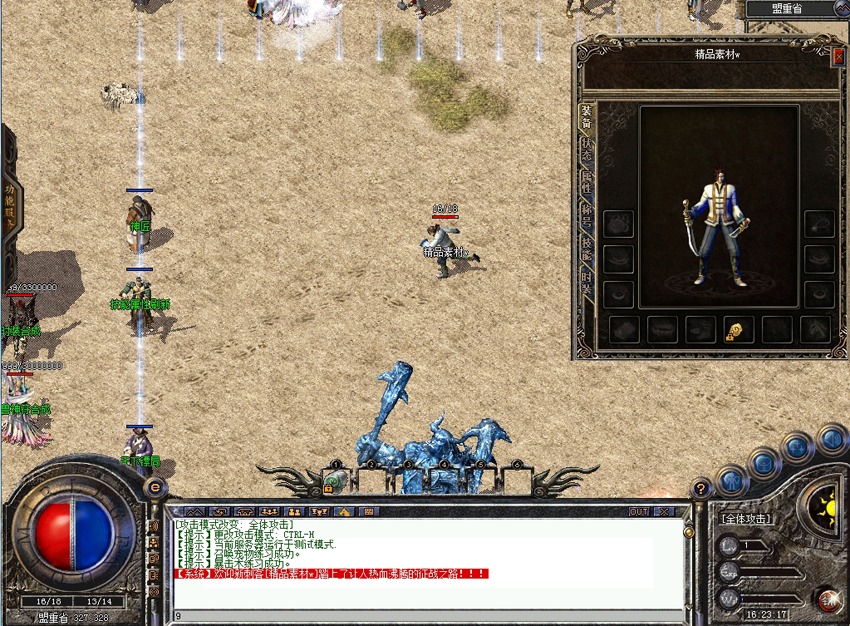
Task: Show the 称号 titles tab
Action: click(x=587, y=214)
